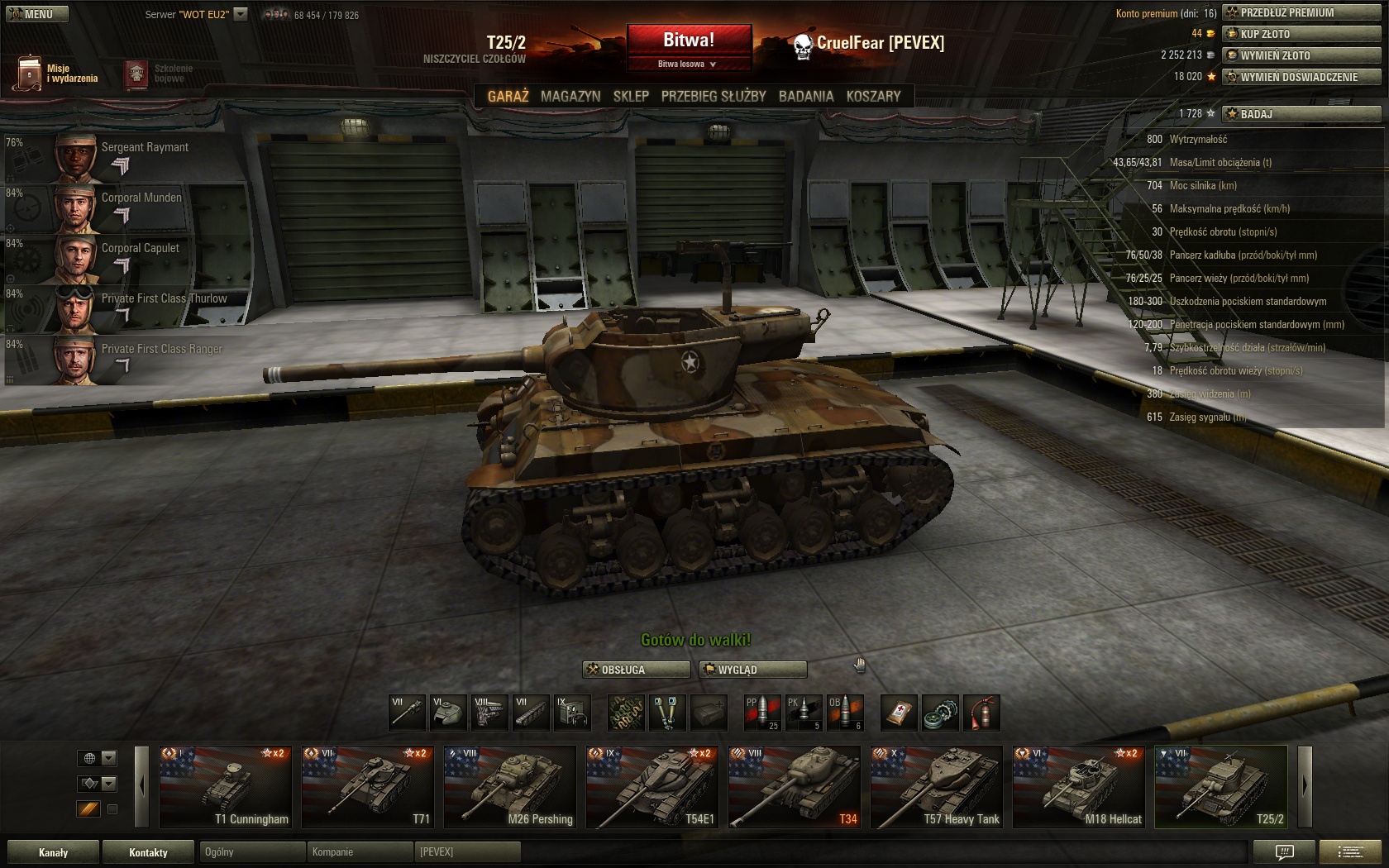Open Misje i wydarzenia
Screen dimensions: 1389x868
pos(56,74)
